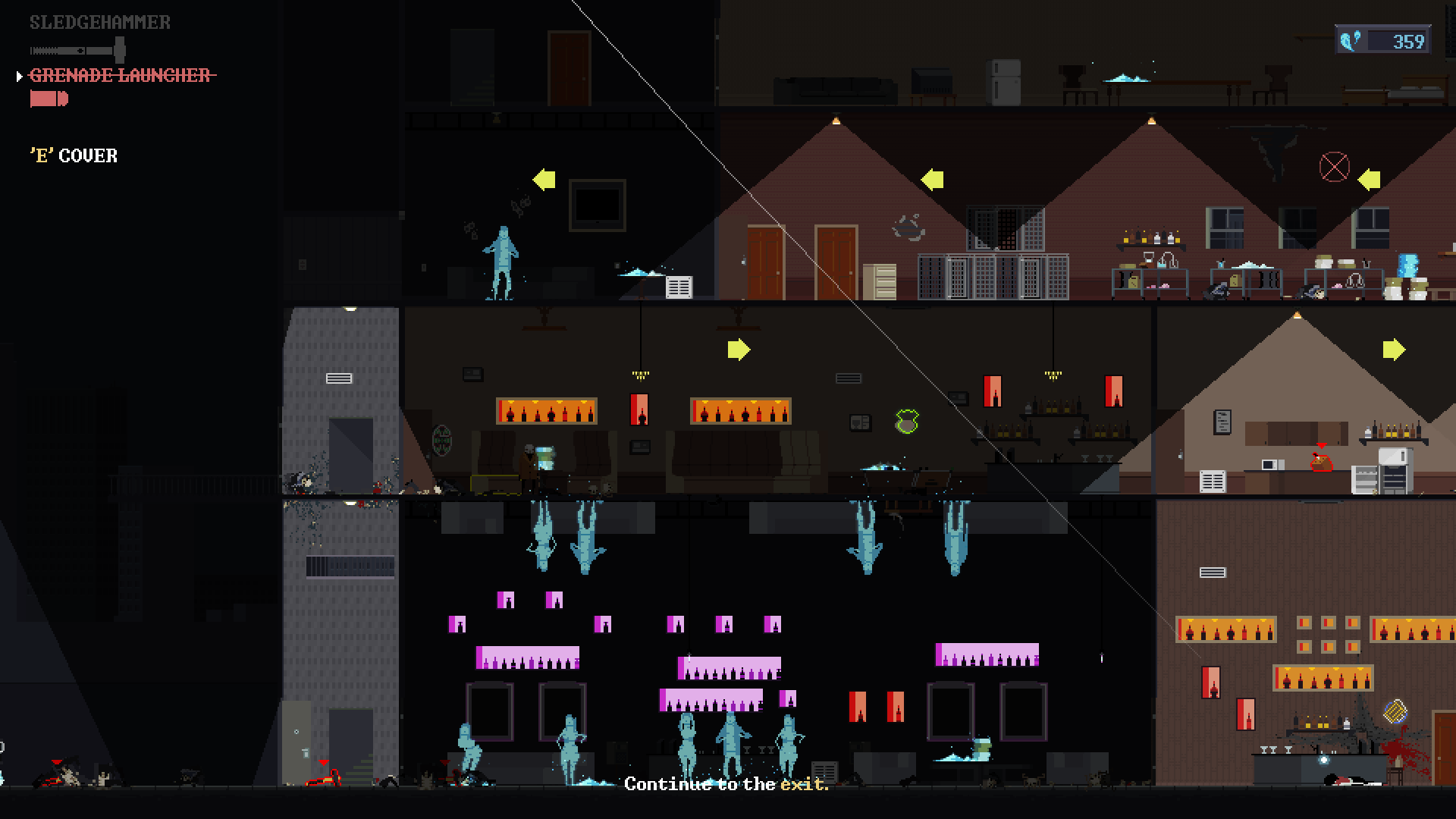Viewport: 1456px width, 819px height.
Task: Click the blue spirit icon in the counter
Action: pyautogui.click(x=1351, y=39)
